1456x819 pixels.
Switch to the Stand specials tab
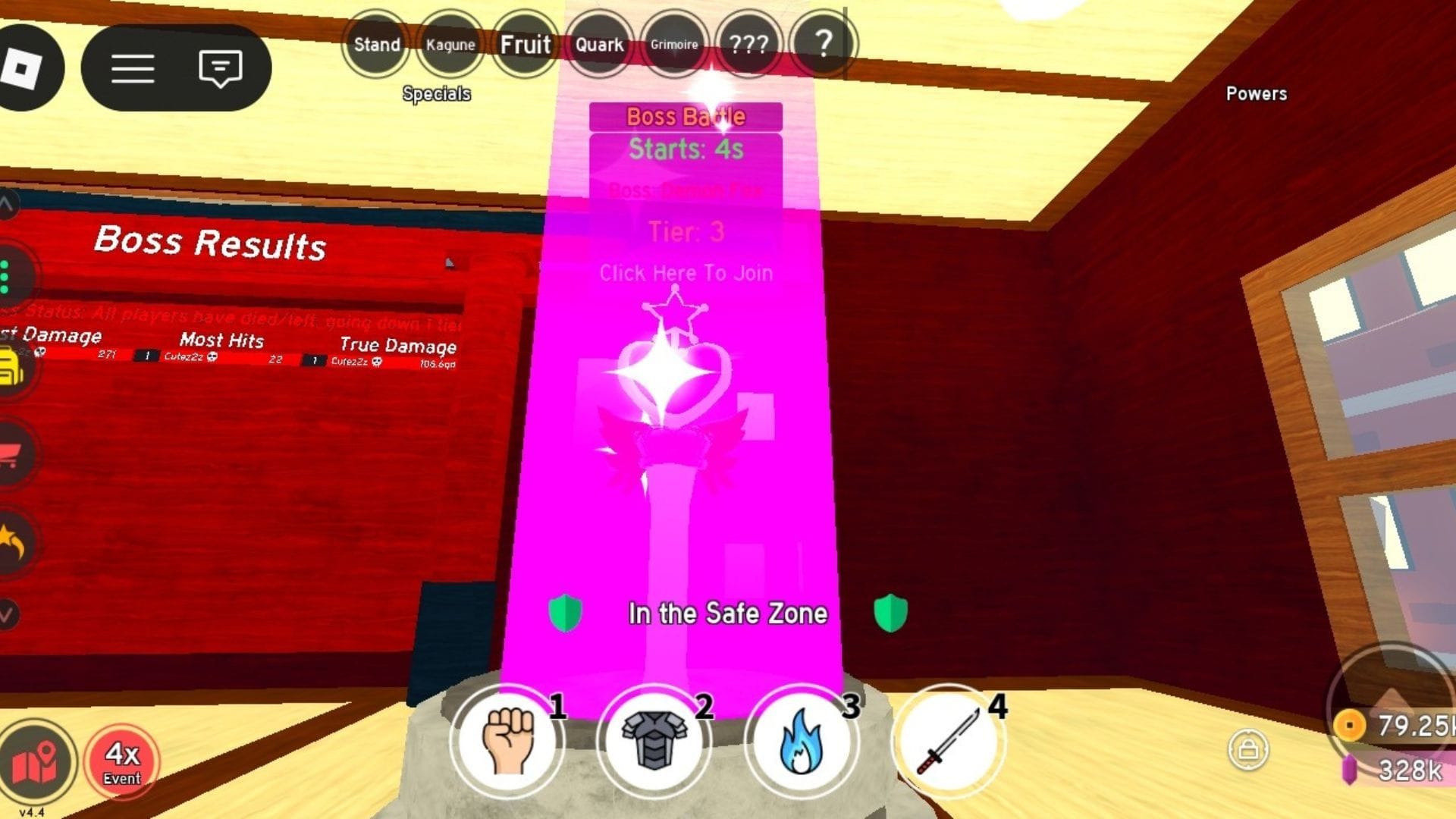point(377,45)
